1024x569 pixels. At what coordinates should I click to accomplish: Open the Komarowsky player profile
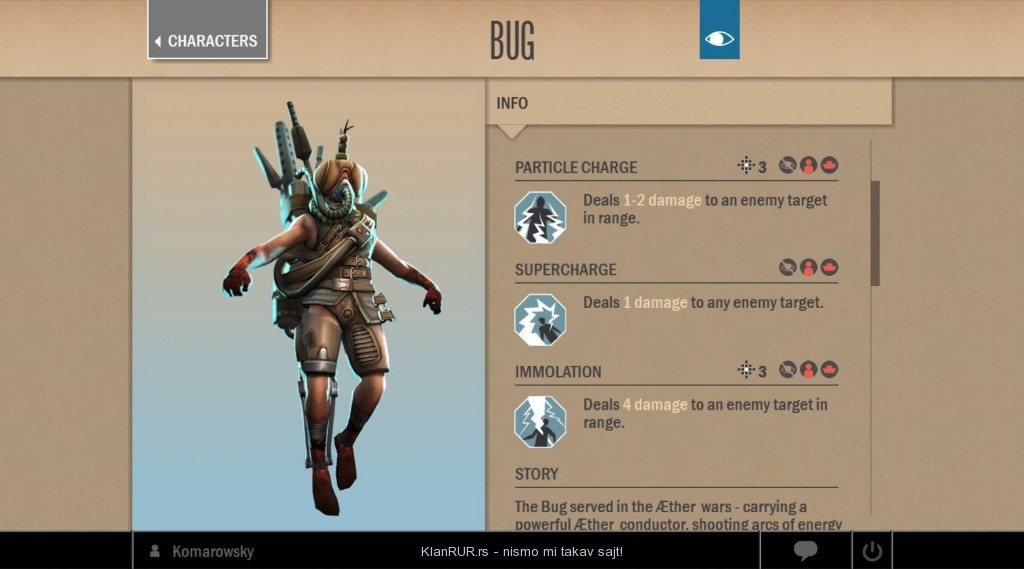click(212, 551)
